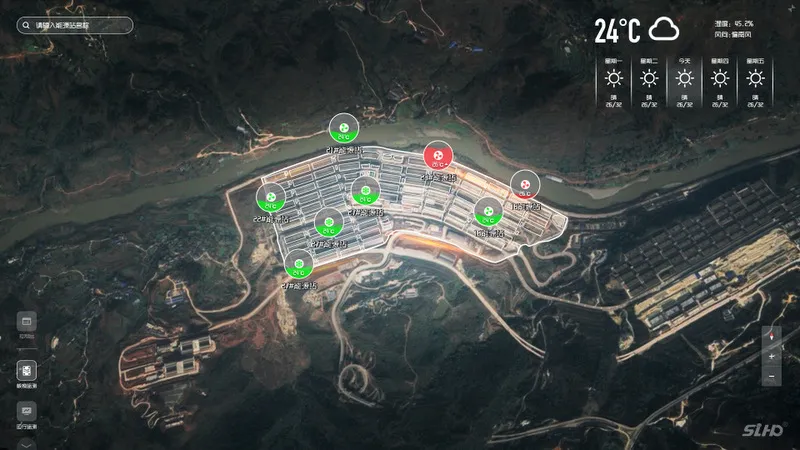This screenshot has width=800, height=450.
Task: Open the 22# energy station marker
Action: (x=270, y=197)
